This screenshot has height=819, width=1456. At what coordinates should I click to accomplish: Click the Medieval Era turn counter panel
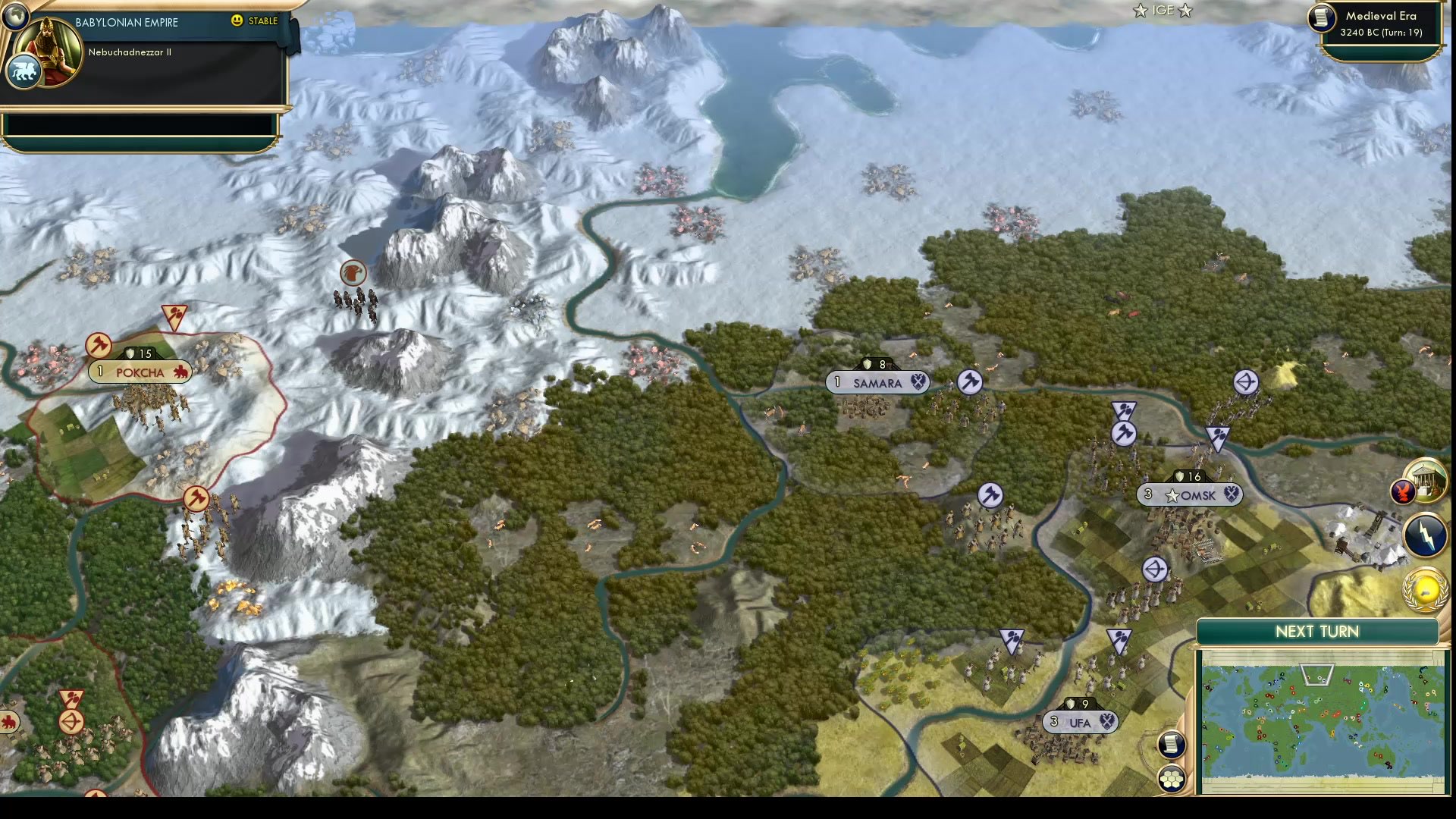[x=1382, y=23]
